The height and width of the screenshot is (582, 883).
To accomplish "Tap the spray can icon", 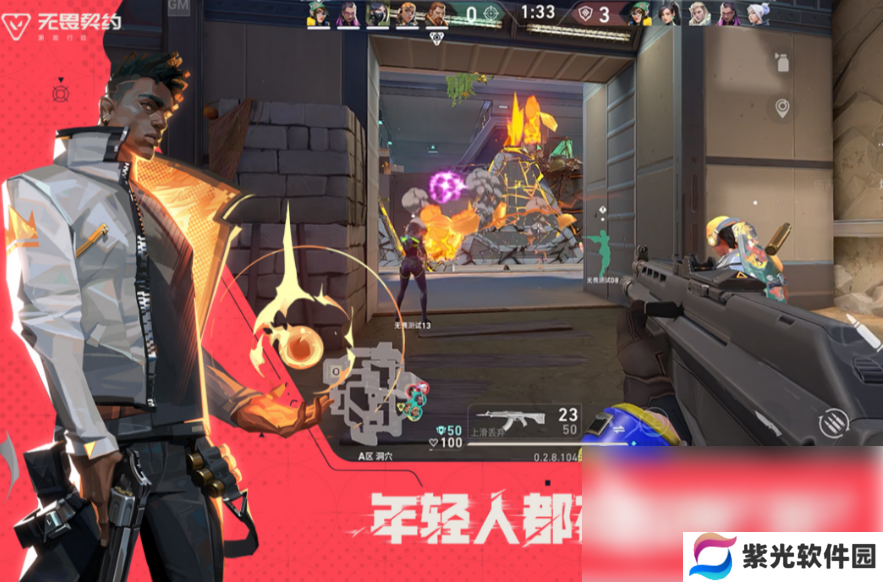I will [x=780, y=64].
